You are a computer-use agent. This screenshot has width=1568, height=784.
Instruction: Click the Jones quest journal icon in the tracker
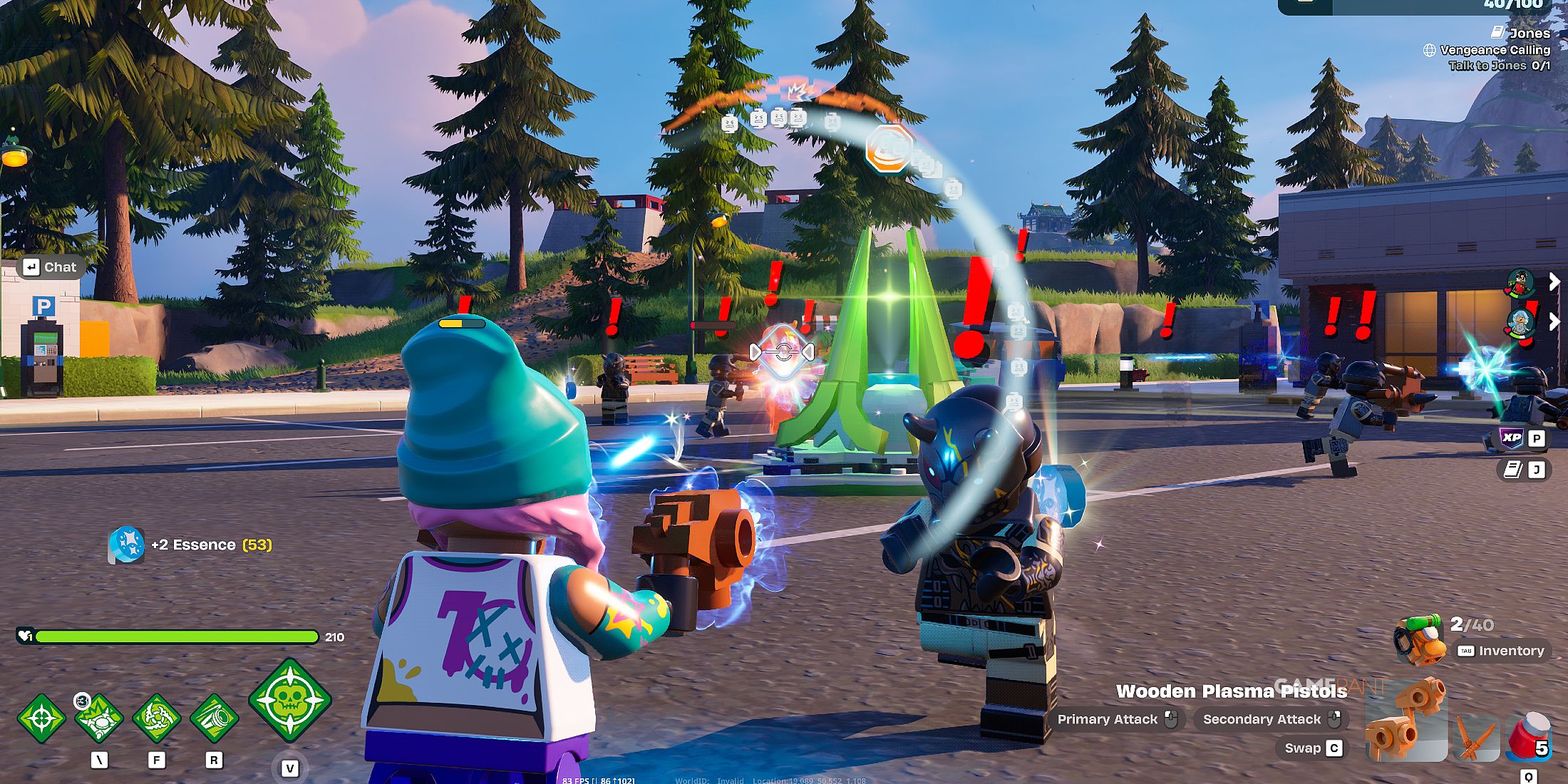click(1497, 32)
